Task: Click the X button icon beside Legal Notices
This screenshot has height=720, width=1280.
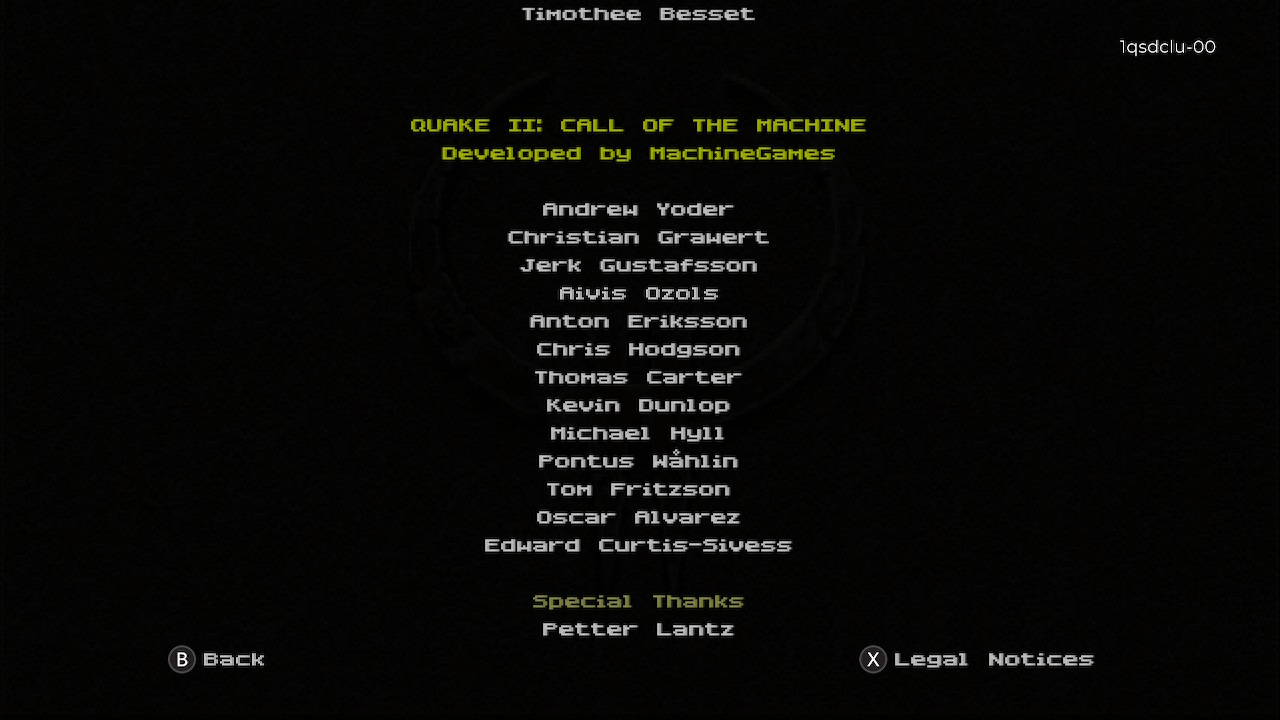Action: (872, 660)
